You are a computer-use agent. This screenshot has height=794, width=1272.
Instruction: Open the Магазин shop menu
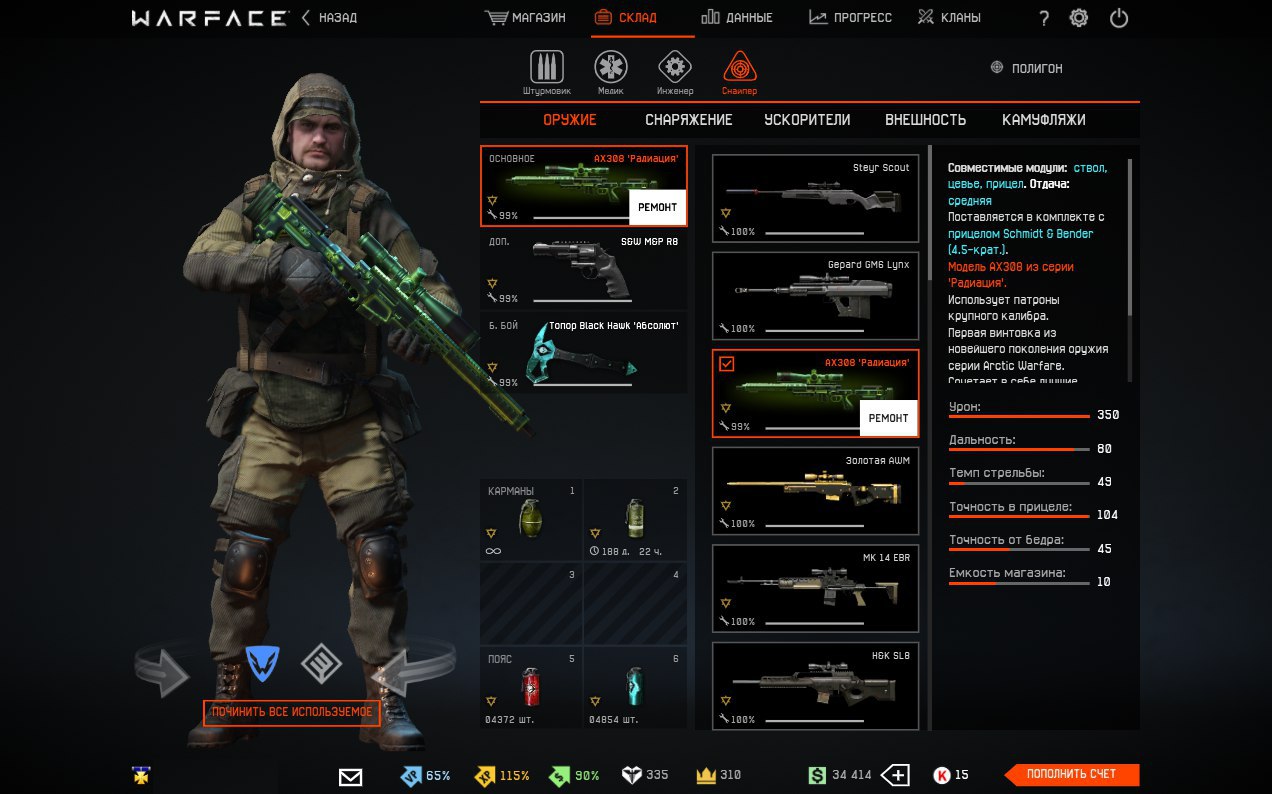click(x=526, y=18)
